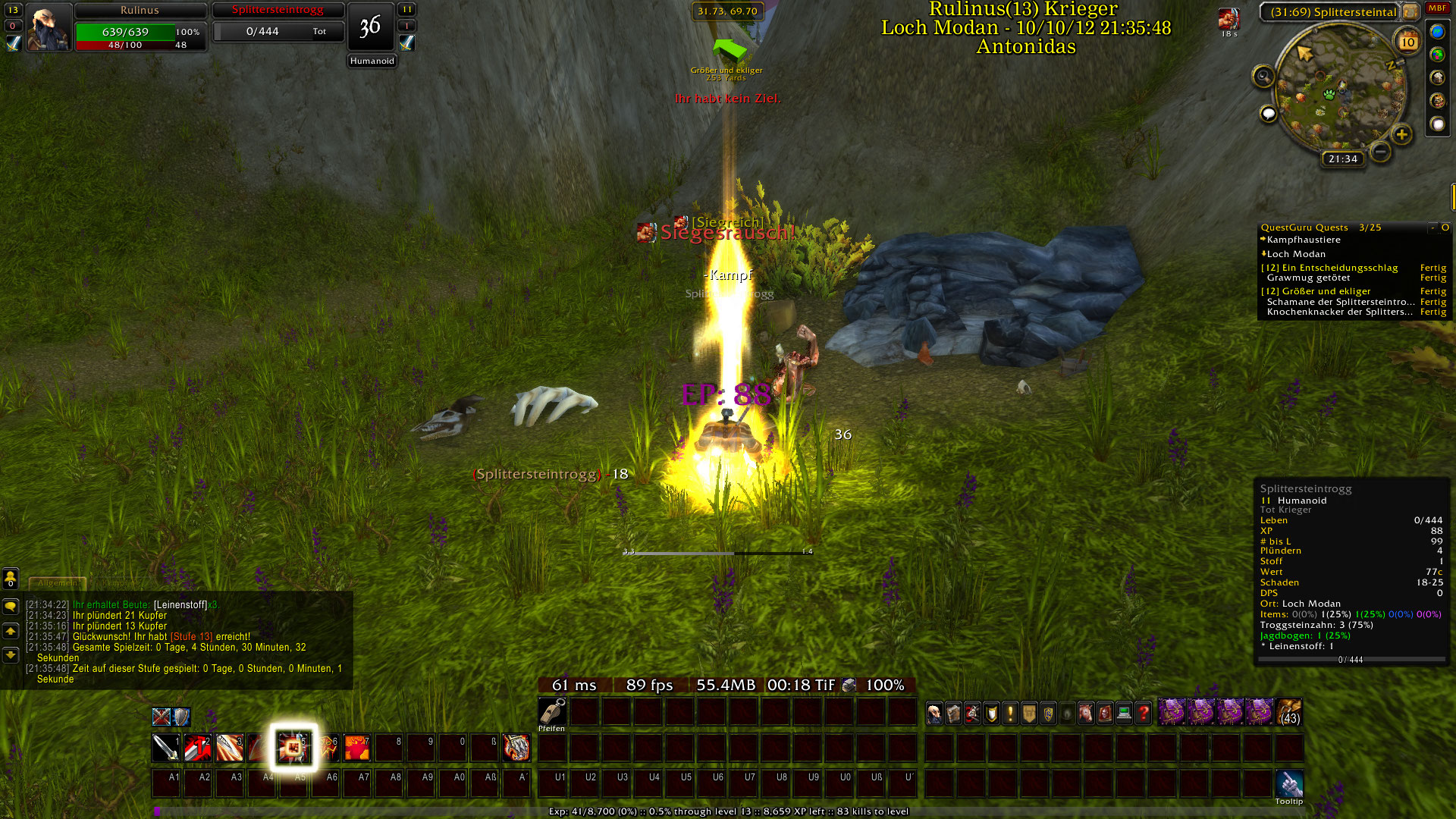Open the calendar showing day 10
Viewport: 1456px width, 819px height.
click(x=1407, y=42)
